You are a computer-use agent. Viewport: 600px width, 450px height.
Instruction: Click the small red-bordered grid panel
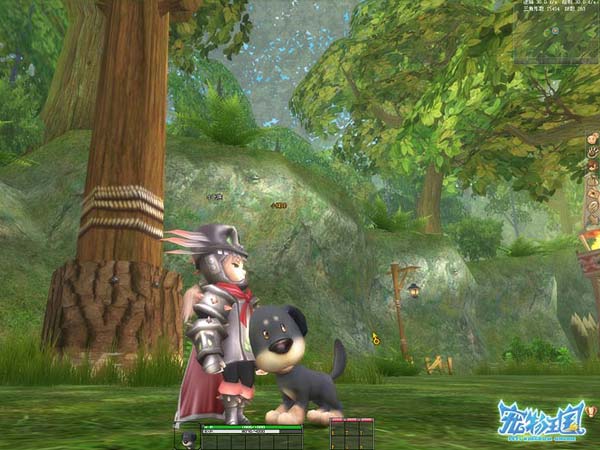[351, 434]
